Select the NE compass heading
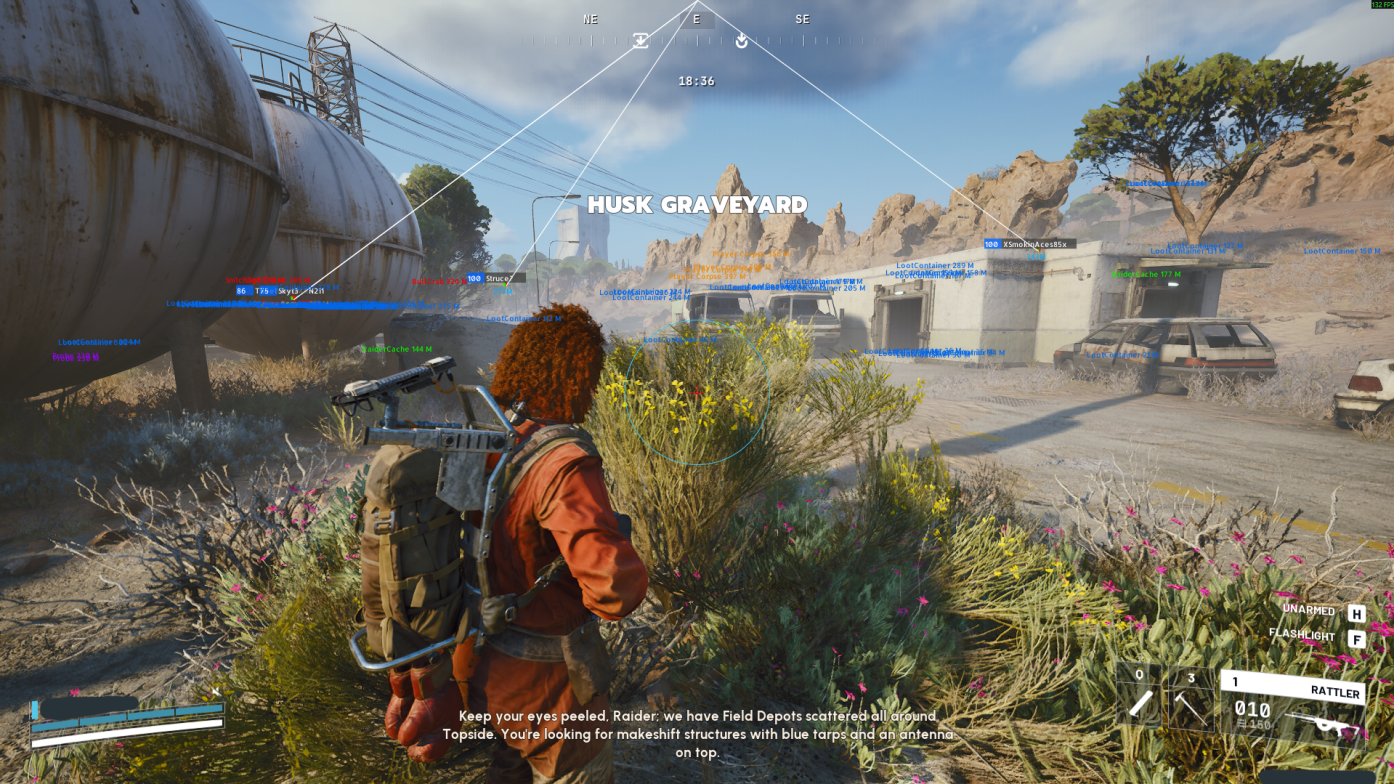The image size is (1394, 784). click(x=588, y=18)
